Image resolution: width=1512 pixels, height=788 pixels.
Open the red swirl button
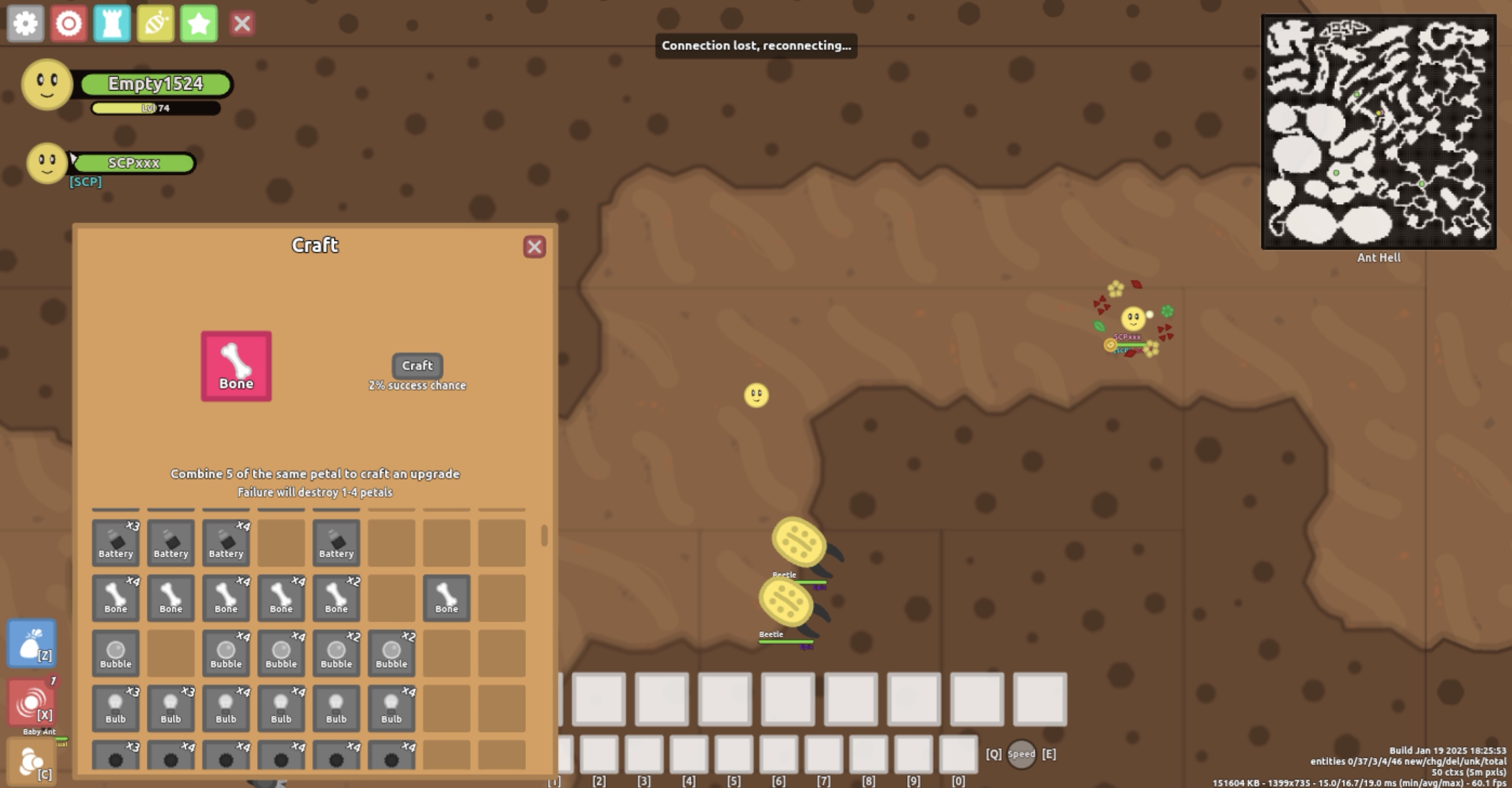(32, 702)
